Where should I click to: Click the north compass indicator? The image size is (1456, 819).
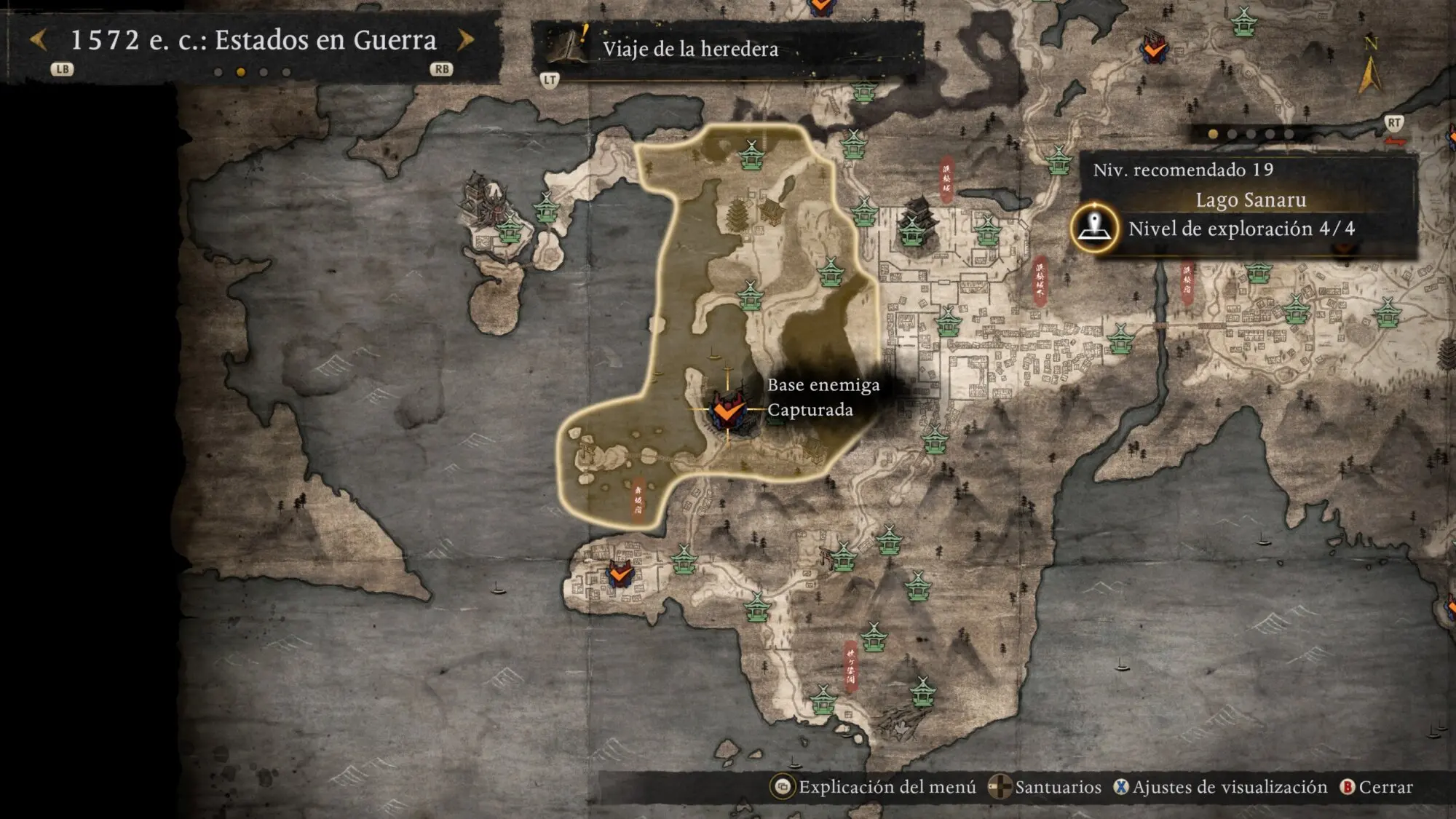click(1369, 66)
